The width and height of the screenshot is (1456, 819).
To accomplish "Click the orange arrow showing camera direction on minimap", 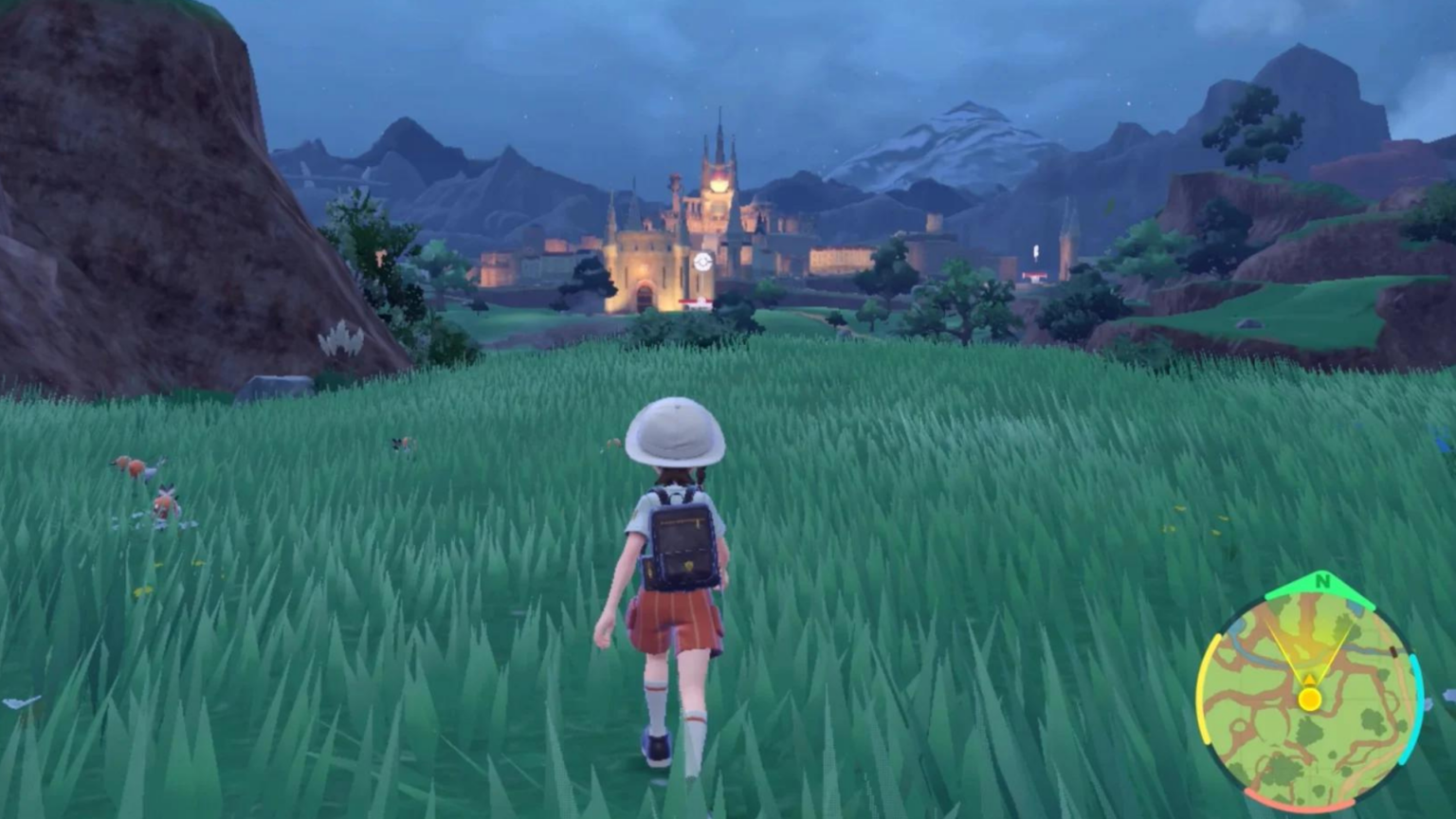I will 1310,679.
